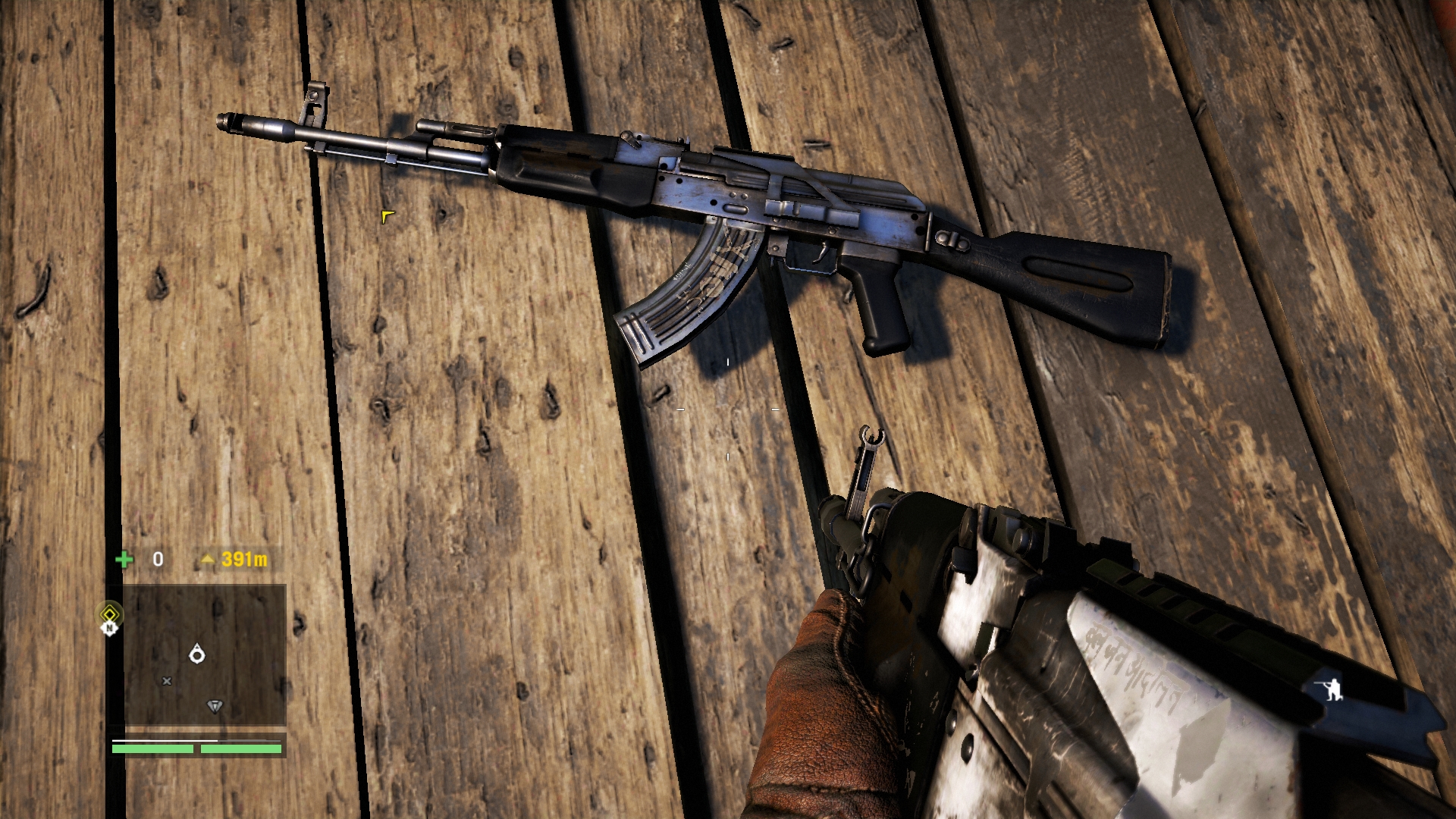Click the yellow diamond objective marker on minimap edge
This screenshot has height=819, width=1456.
pyautogui.click(x=110, y=613)
